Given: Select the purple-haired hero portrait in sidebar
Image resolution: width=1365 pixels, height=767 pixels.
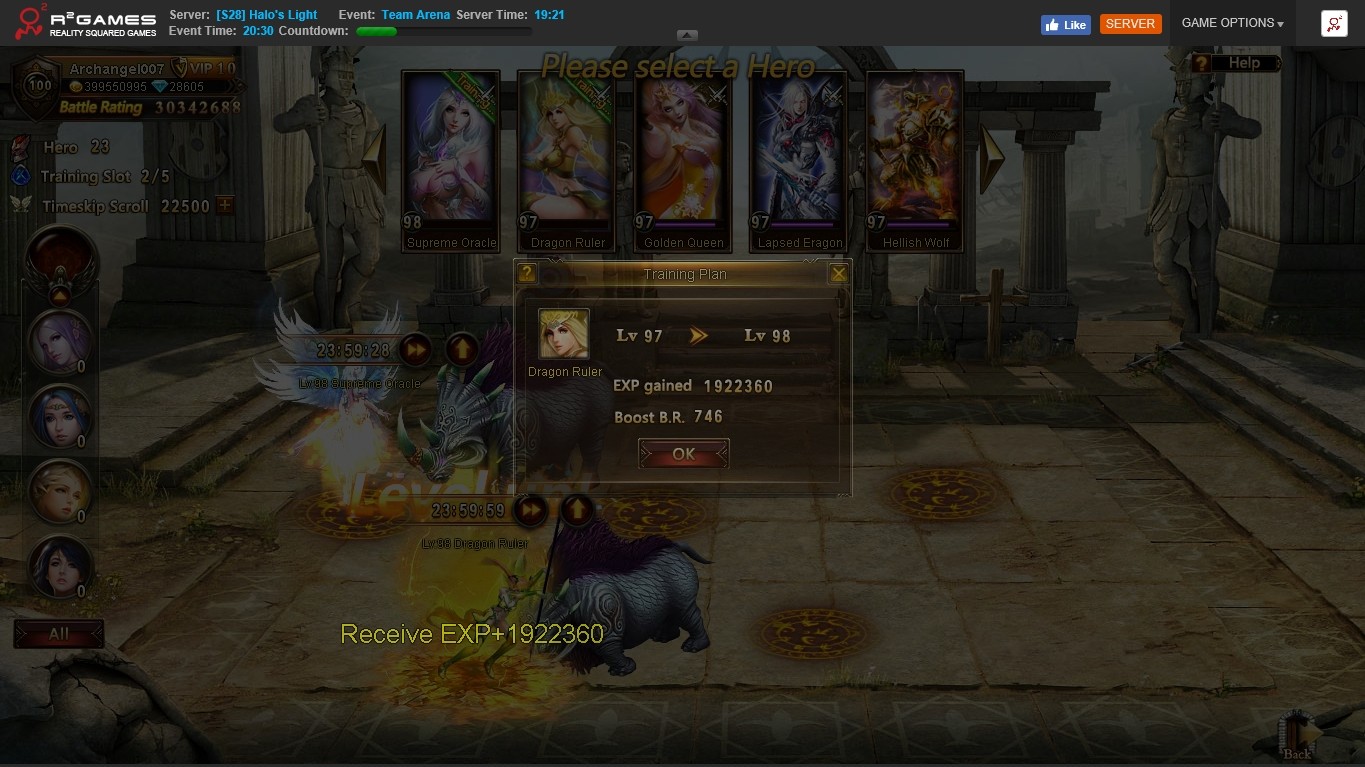Looking at the screenshot, I should pyautogui.click(x=60, y=342).
